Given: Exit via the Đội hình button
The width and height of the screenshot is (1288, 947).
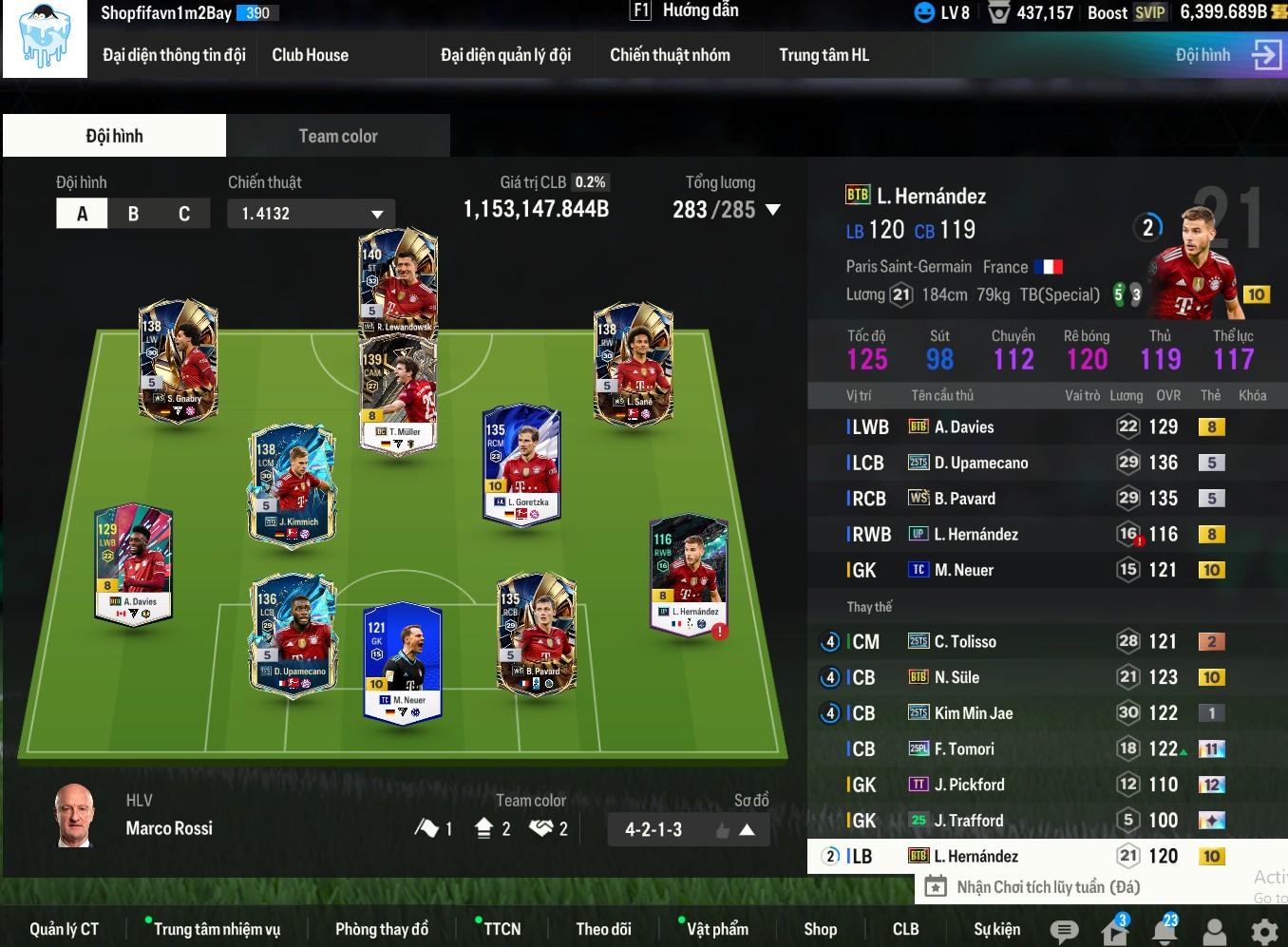Looking at the screenshot, I should [1227, 55].
